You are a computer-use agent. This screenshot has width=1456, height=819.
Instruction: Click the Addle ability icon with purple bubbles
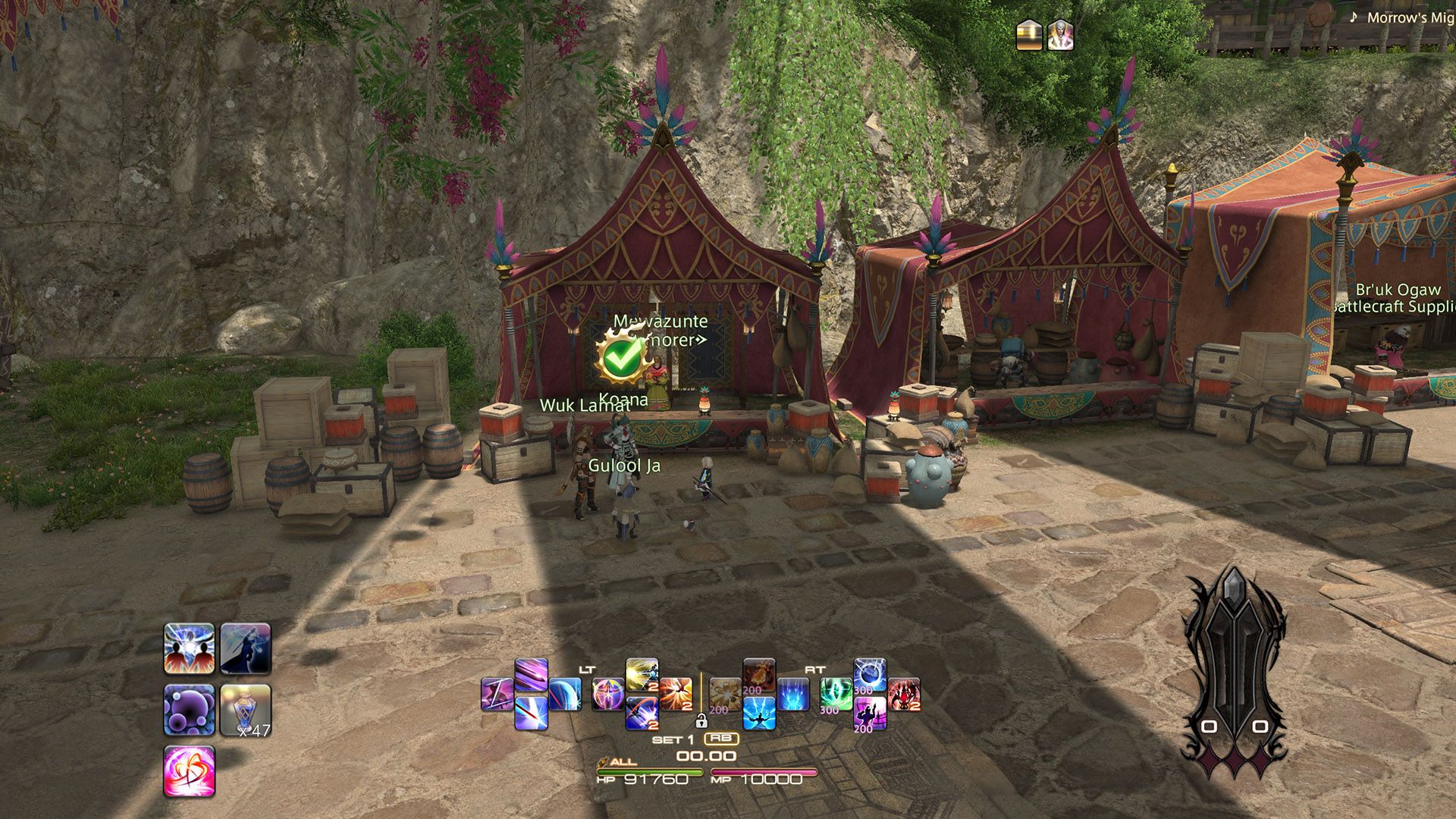pos(190,710)
